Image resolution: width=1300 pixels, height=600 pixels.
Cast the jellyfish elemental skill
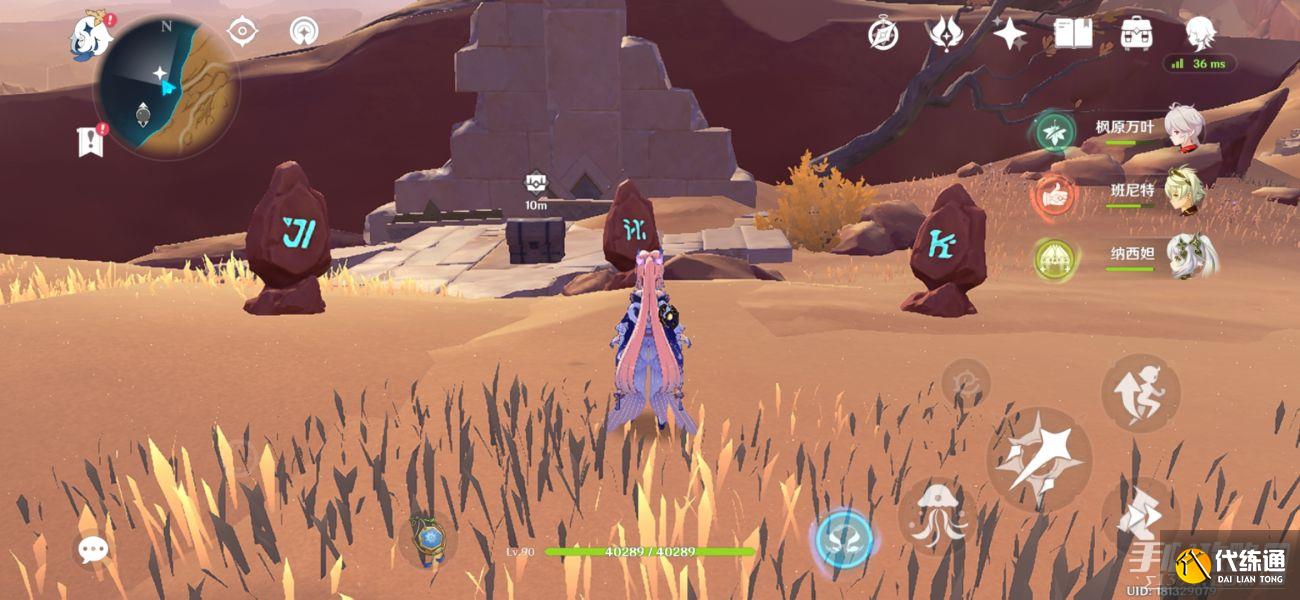coord(937,515)
